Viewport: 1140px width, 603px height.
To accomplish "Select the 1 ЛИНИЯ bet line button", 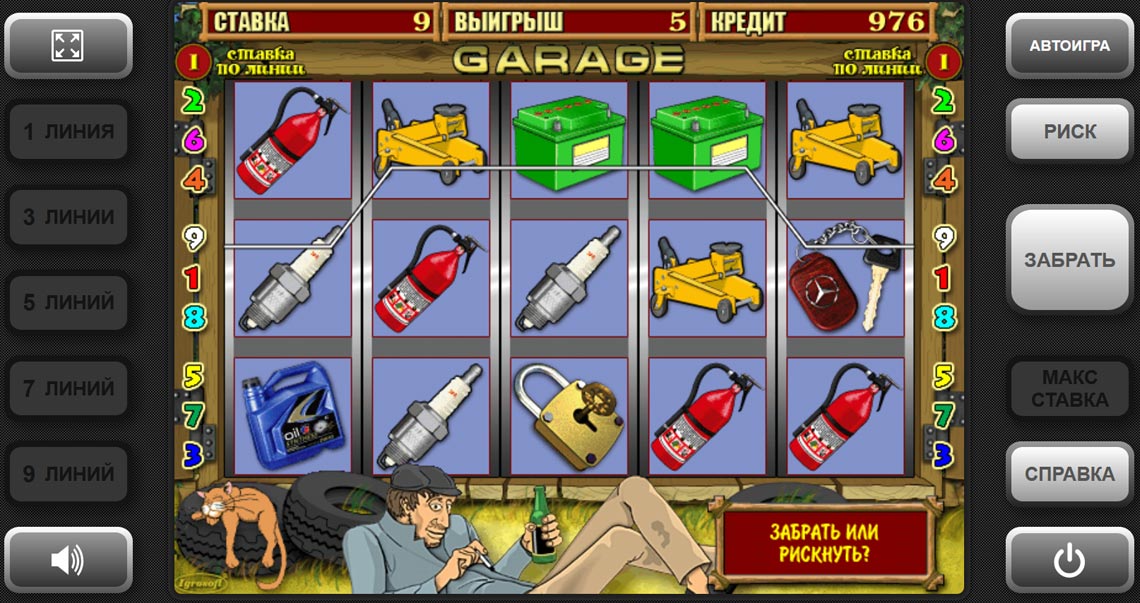I will (68, 131).
